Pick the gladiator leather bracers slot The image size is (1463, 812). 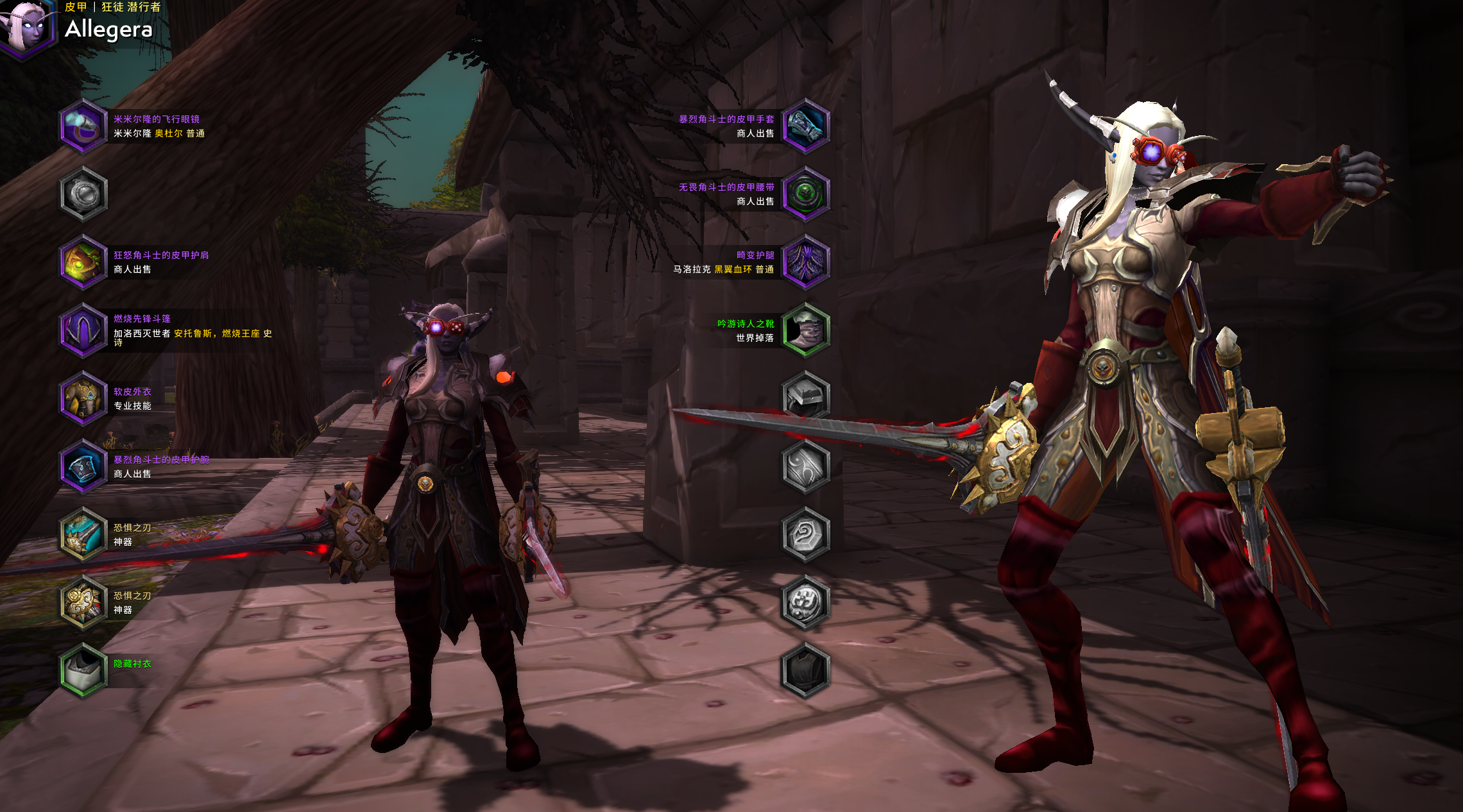[x=83, y=466]
